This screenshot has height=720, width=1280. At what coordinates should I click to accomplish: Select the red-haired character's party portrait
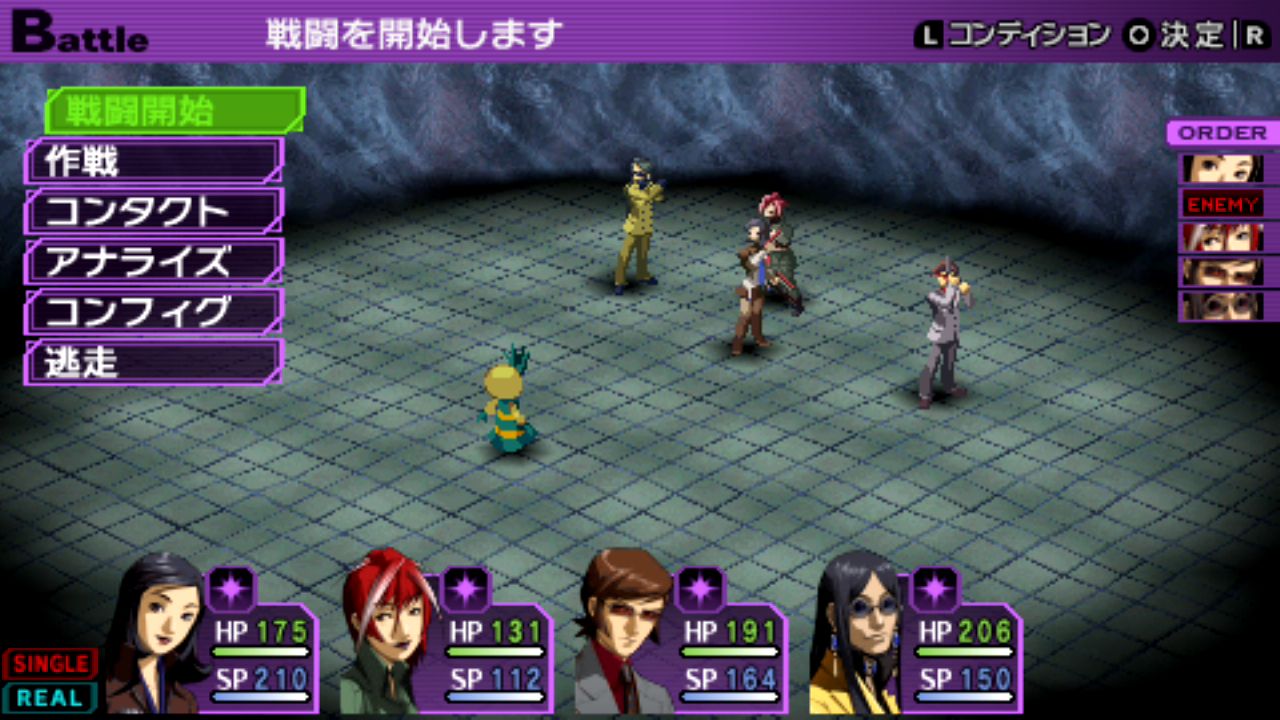click(388, 635)
